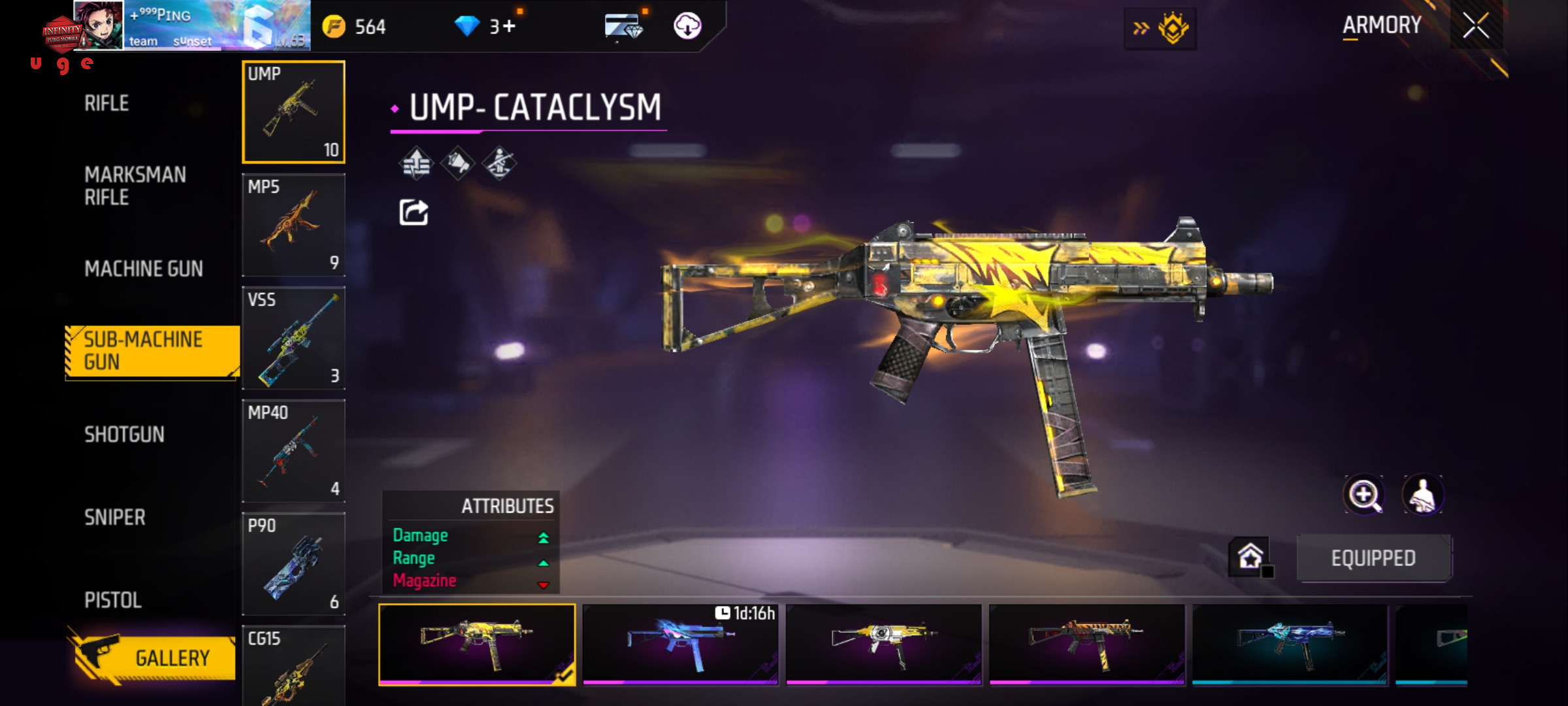Click the share icon under weapon name

click(414, 212)
